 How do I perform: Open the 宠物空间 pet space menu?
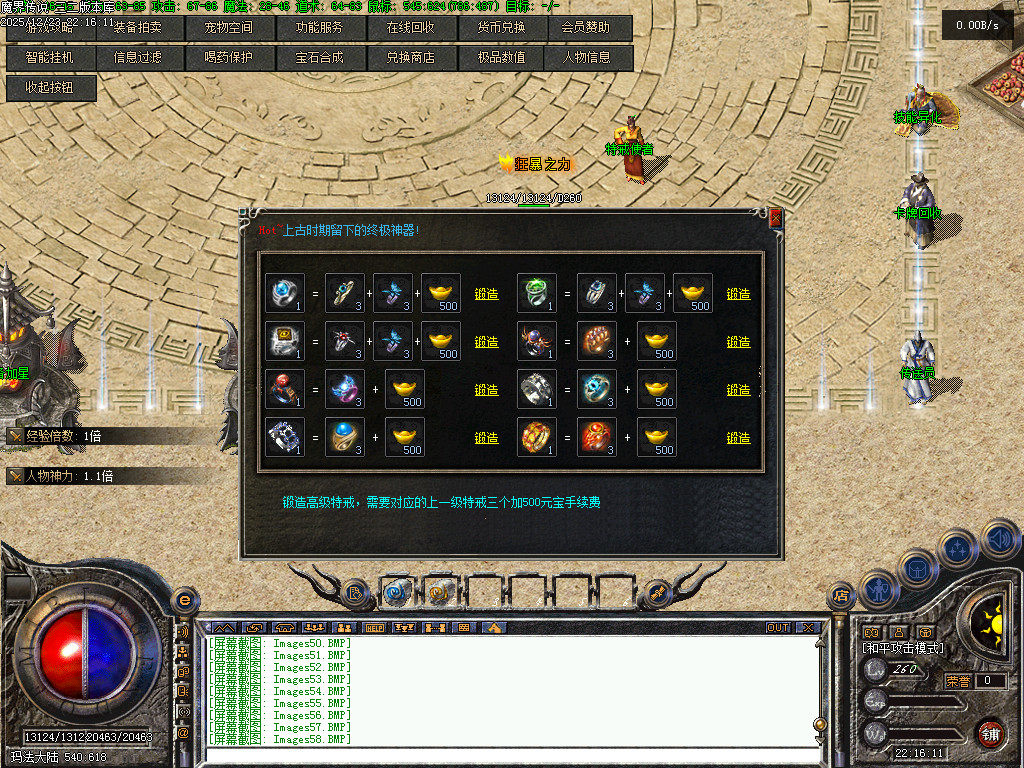[228, 28]
